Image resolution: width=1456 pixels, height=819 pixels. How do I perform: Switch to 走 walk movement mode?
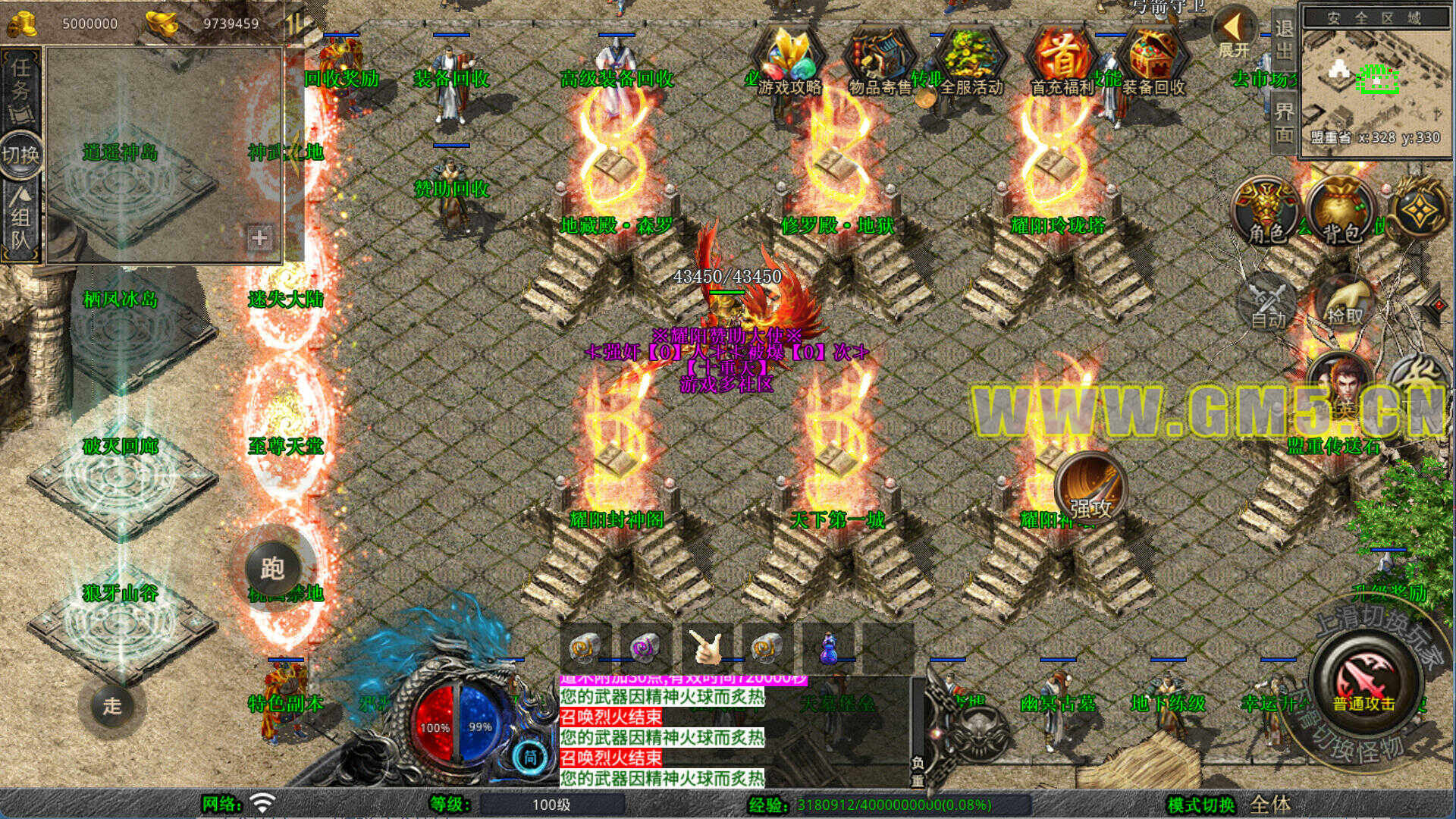point(112,706)
